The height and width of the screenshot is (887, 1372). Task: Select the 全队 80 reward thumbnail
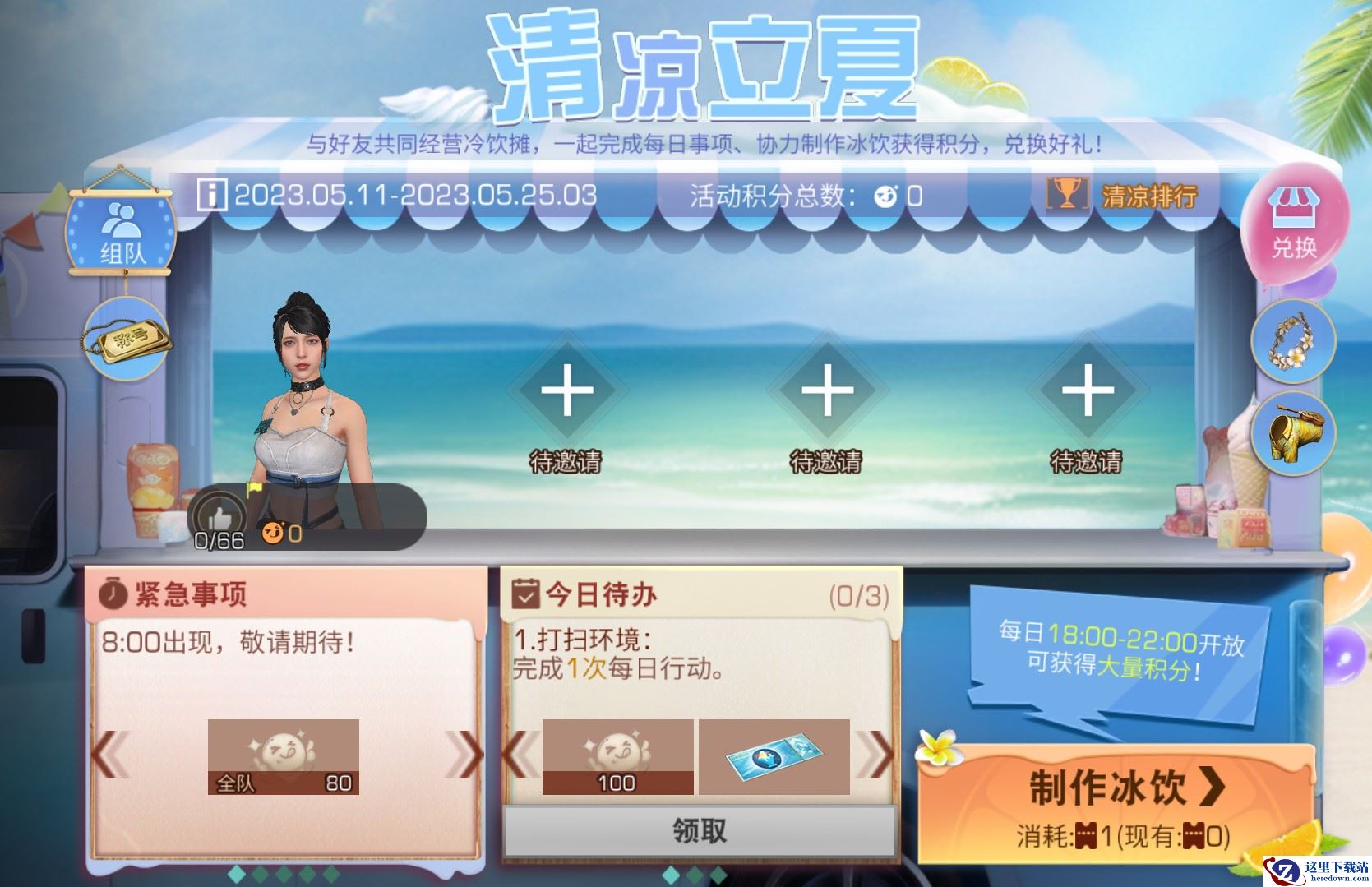284,755
